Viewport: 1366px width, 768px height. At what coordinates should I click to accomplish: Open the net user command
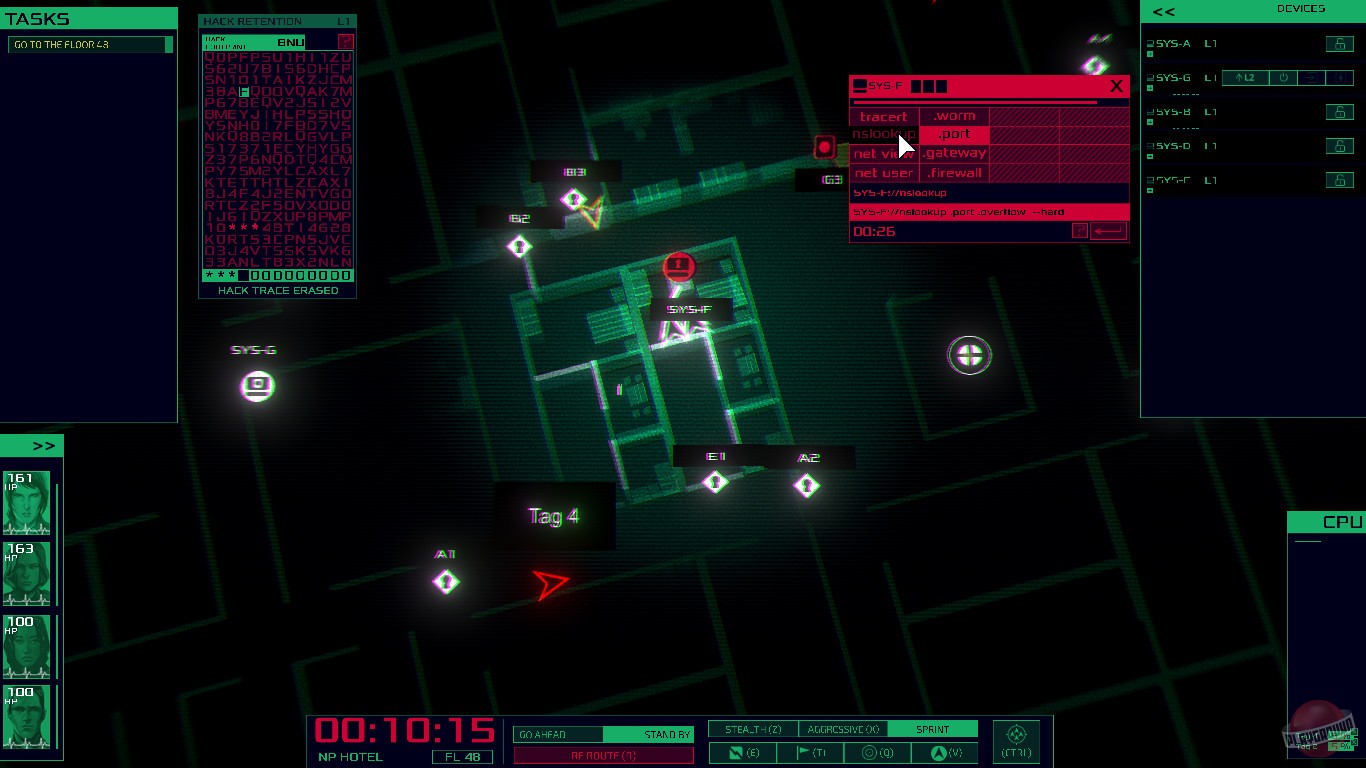coord(882,172)
